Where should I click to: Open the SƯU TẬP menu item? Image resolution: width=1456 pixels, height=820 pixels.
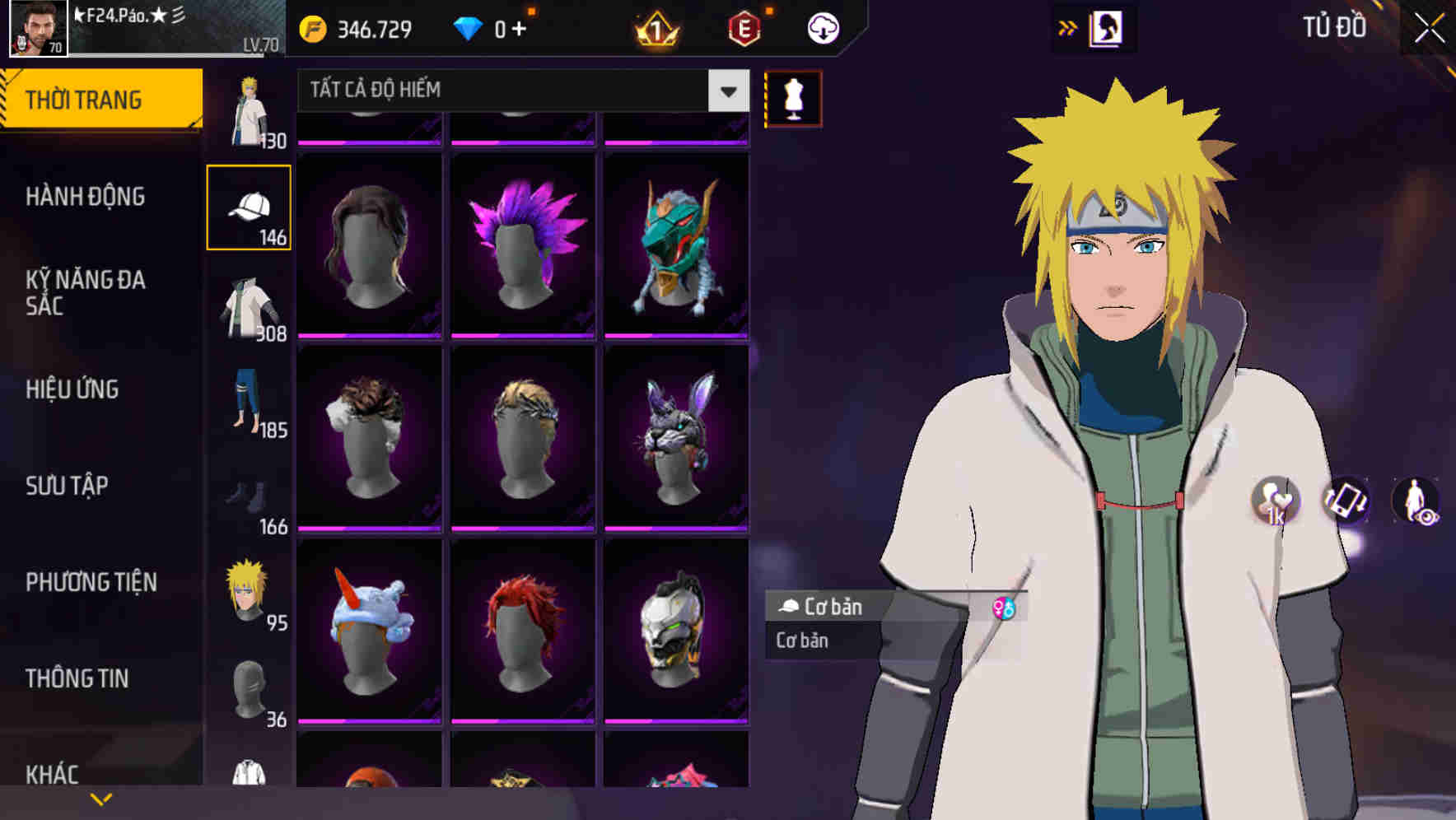tap(68, 487)
